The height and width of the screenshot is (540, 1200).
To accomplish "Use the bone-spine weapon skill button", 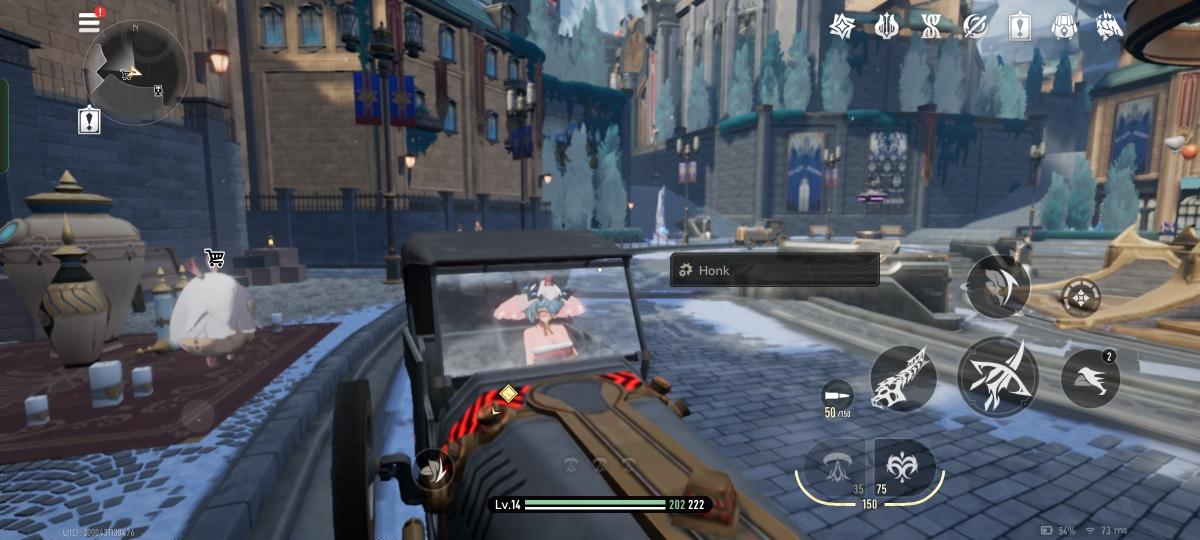I will (903, 379).
